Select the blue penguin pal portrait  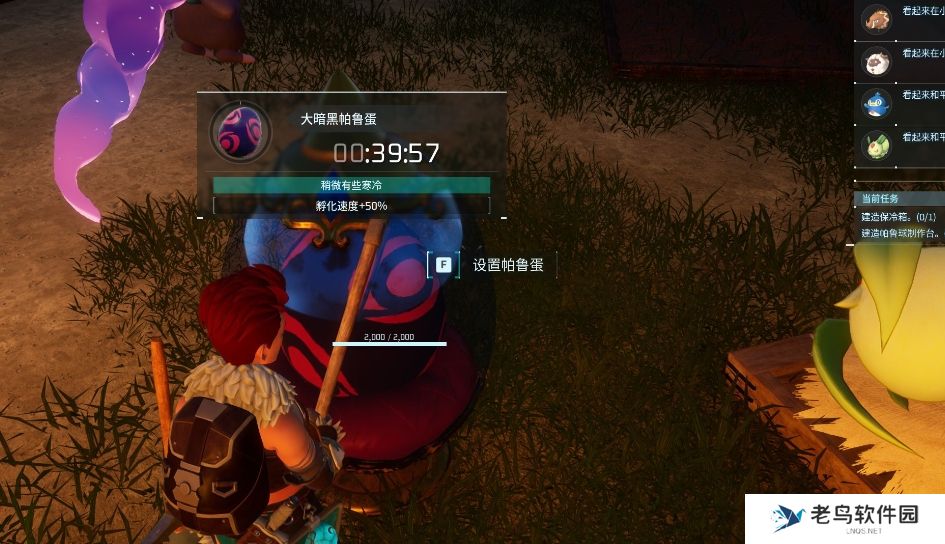876,102
